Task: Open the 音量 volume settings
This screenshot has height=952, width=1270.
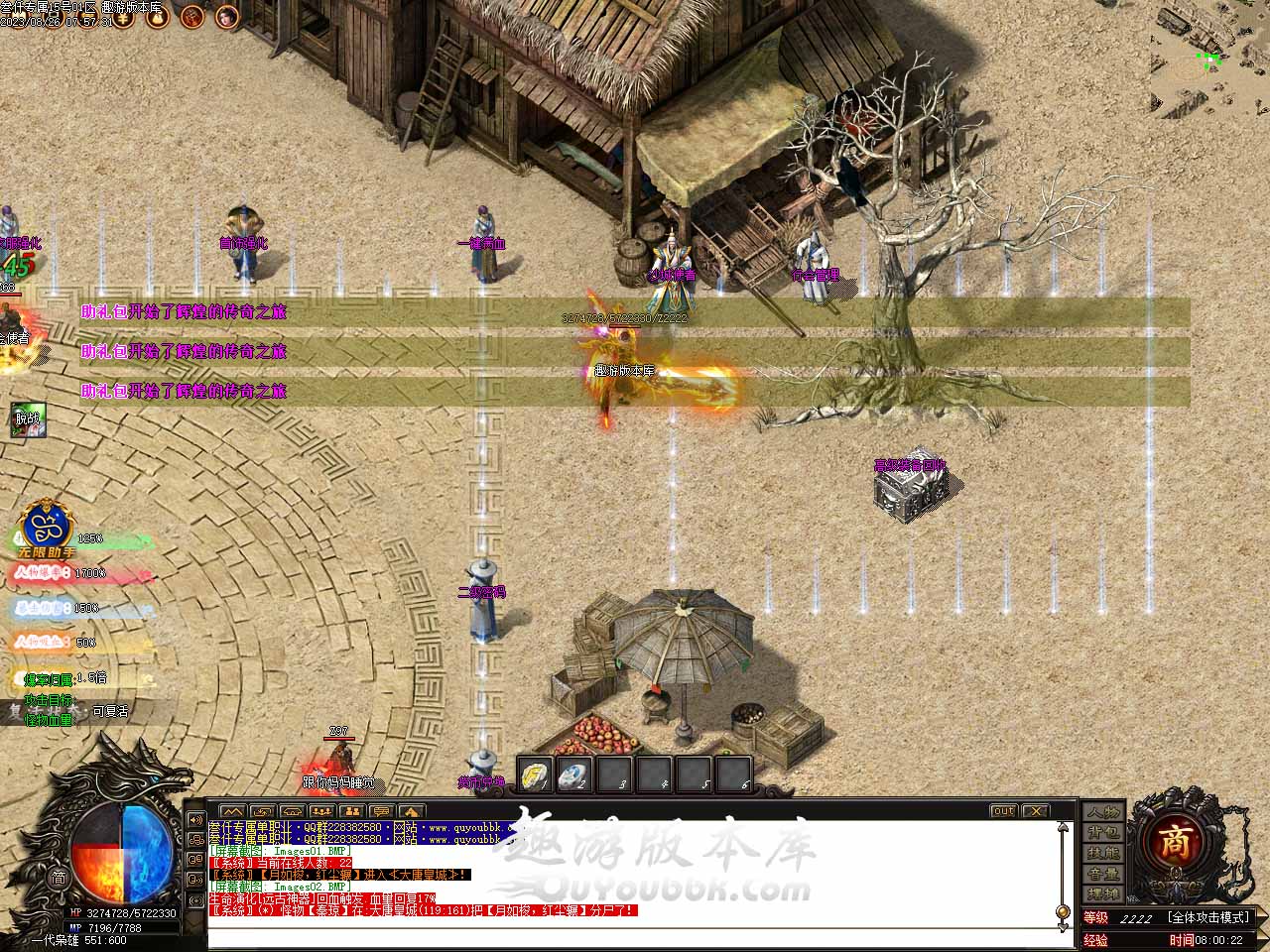Action: click(x=1102, y=875)
